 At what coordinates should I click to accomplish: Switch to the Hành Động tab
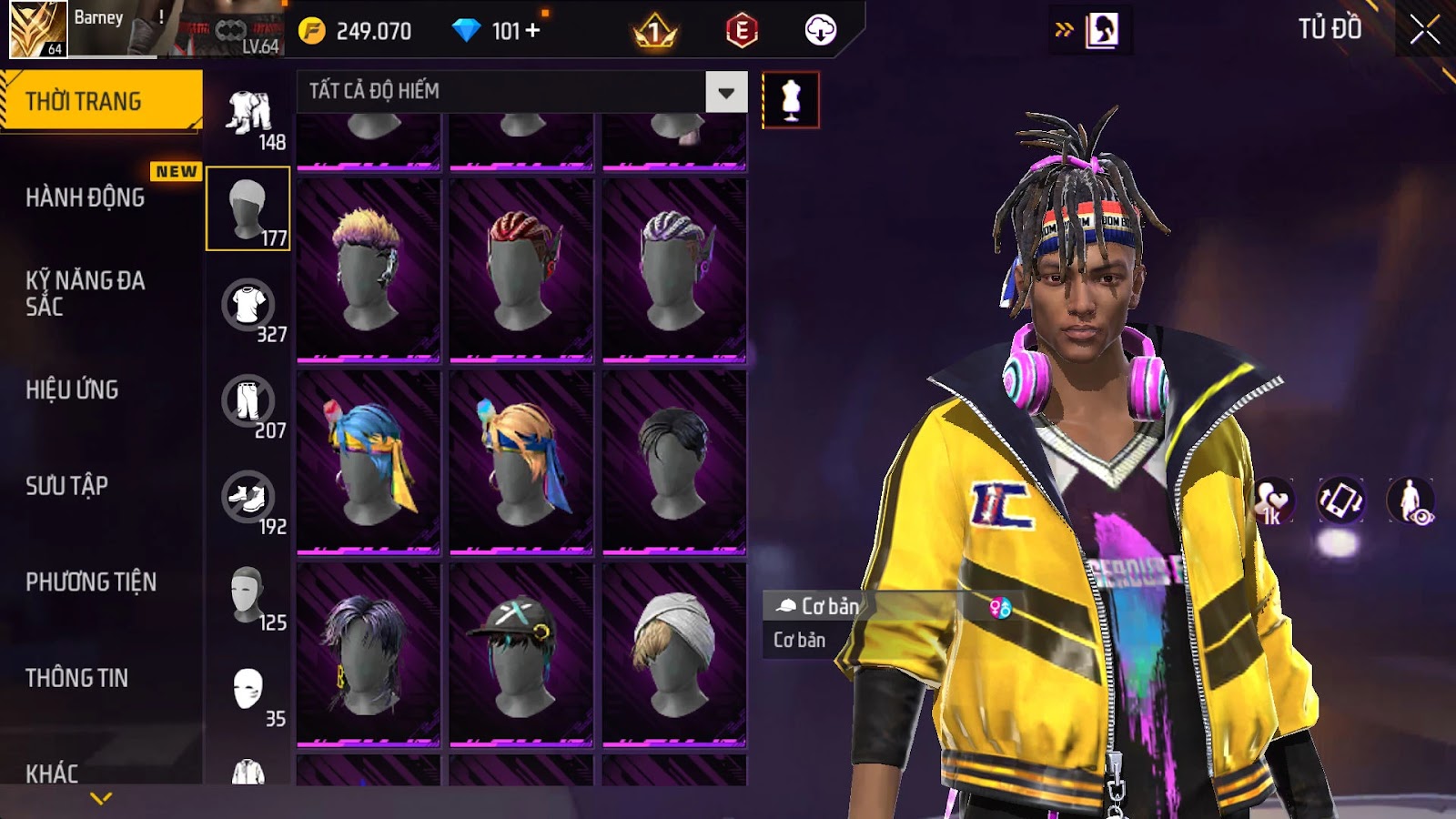(x=85, y=197)
